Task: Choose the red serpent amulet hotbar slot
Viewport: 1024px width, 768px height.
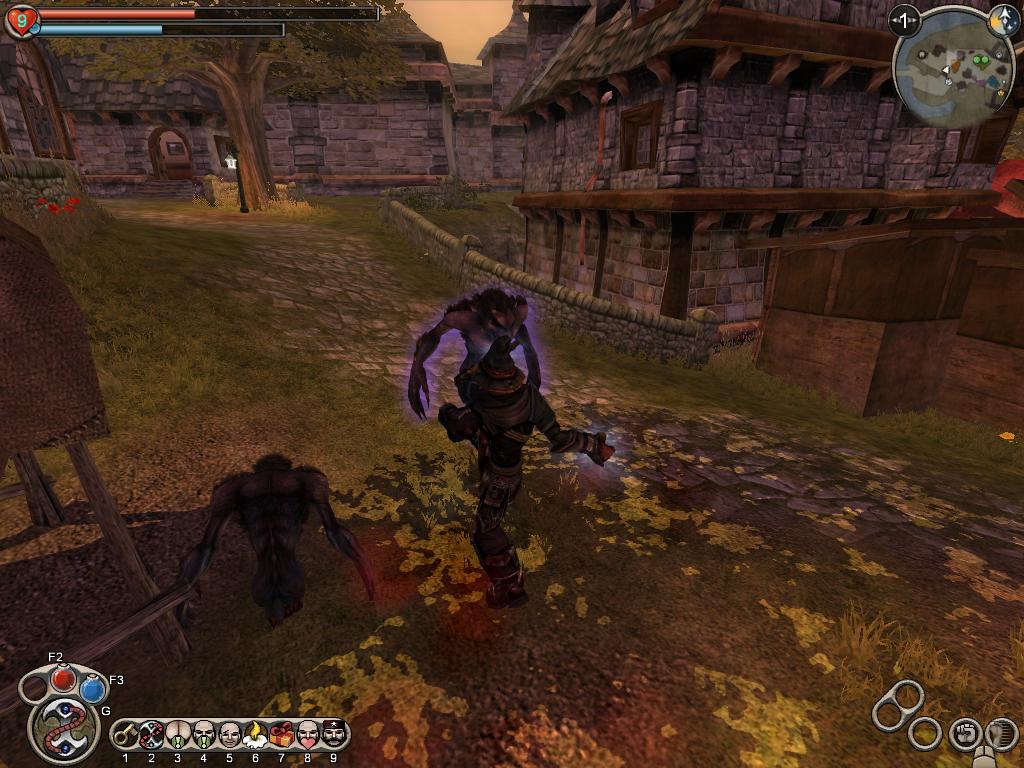Action: (x=152, y=735)
